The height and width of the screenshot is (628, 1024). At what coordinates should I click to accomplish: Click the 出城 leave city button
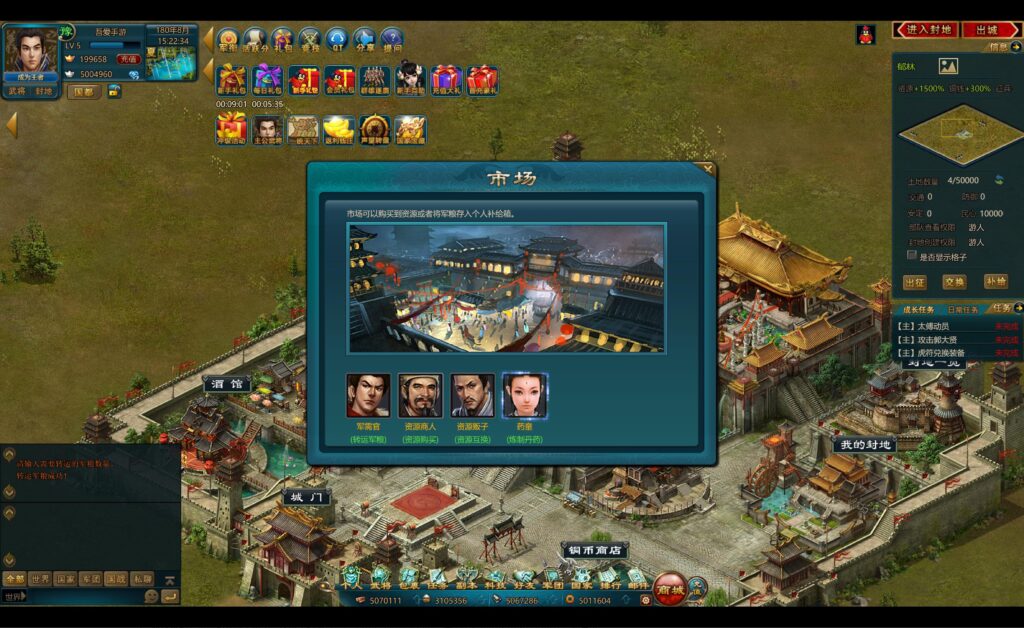coord(990,30)
